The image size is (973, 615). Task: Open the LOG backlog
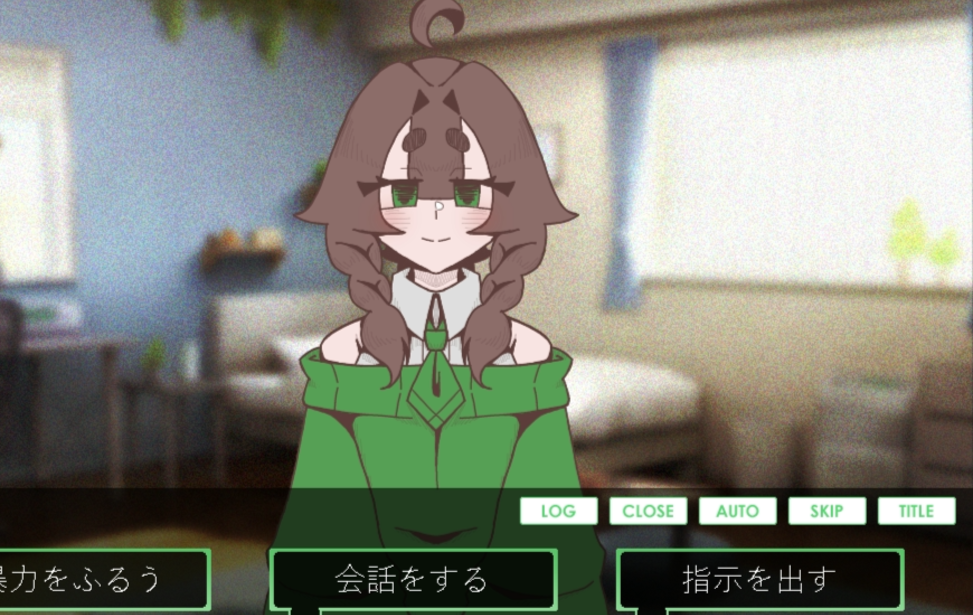558,511
